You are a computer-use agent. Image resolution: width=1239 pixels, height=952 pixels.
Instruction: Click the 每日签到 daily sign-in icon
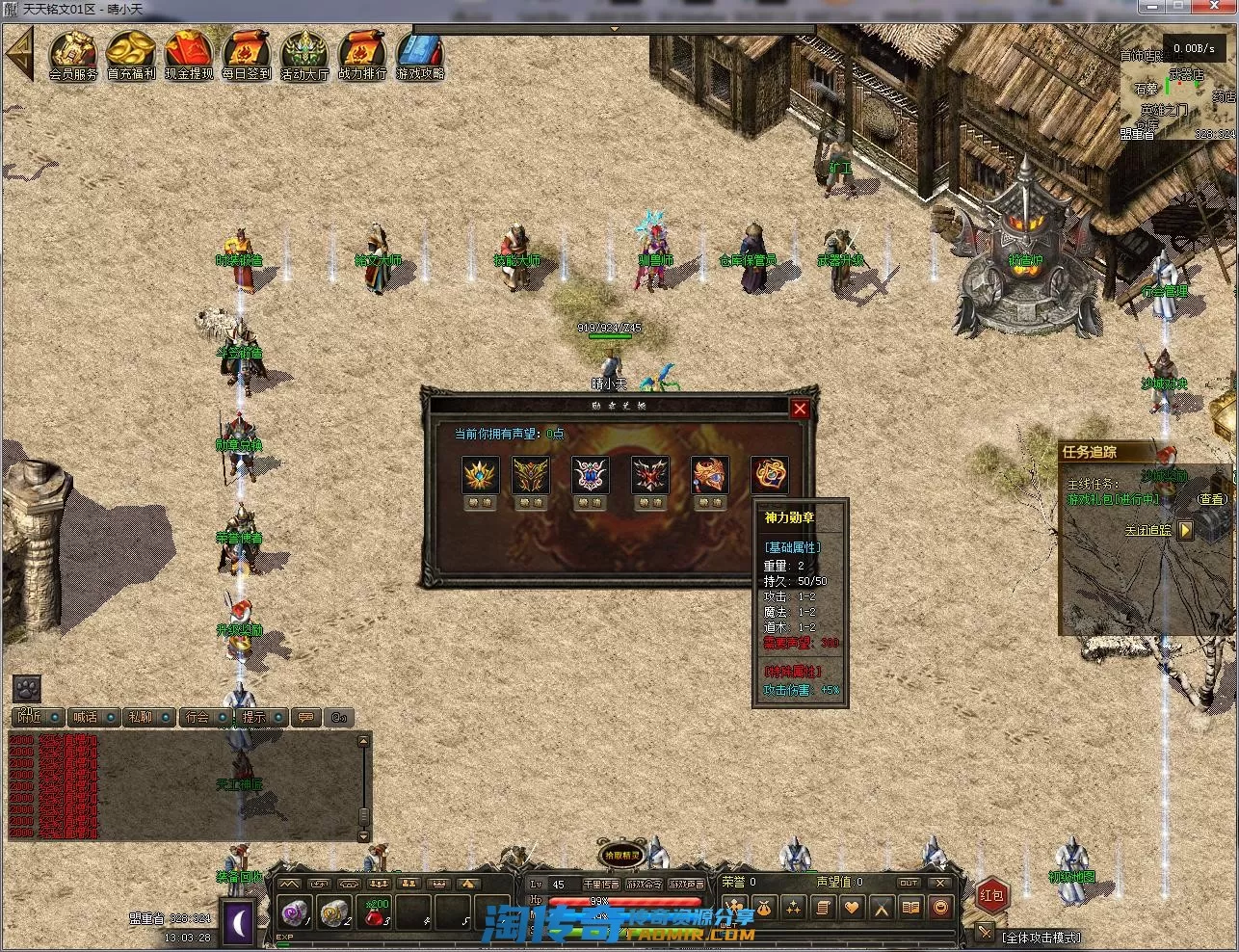point(247,54)
